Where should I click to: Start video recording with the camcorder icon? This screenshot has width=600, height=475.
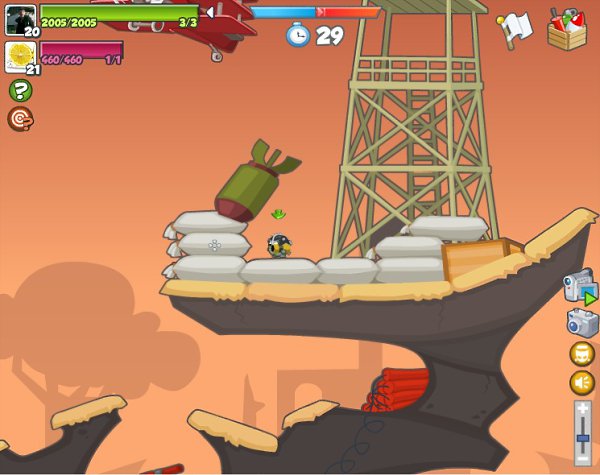pos(579,287)
